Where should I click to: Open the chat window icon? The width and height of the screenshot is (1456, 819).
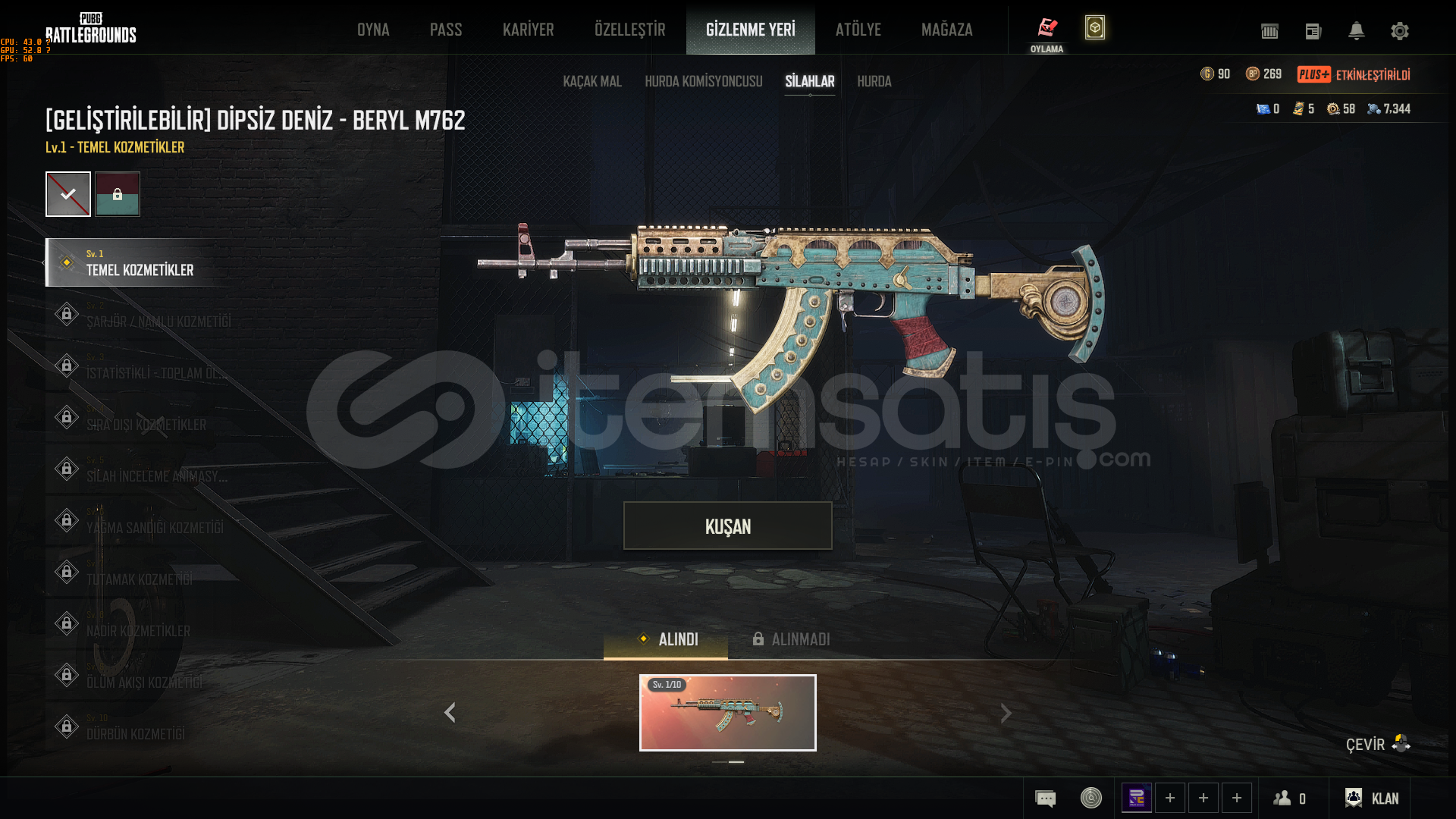(1046, 798)
